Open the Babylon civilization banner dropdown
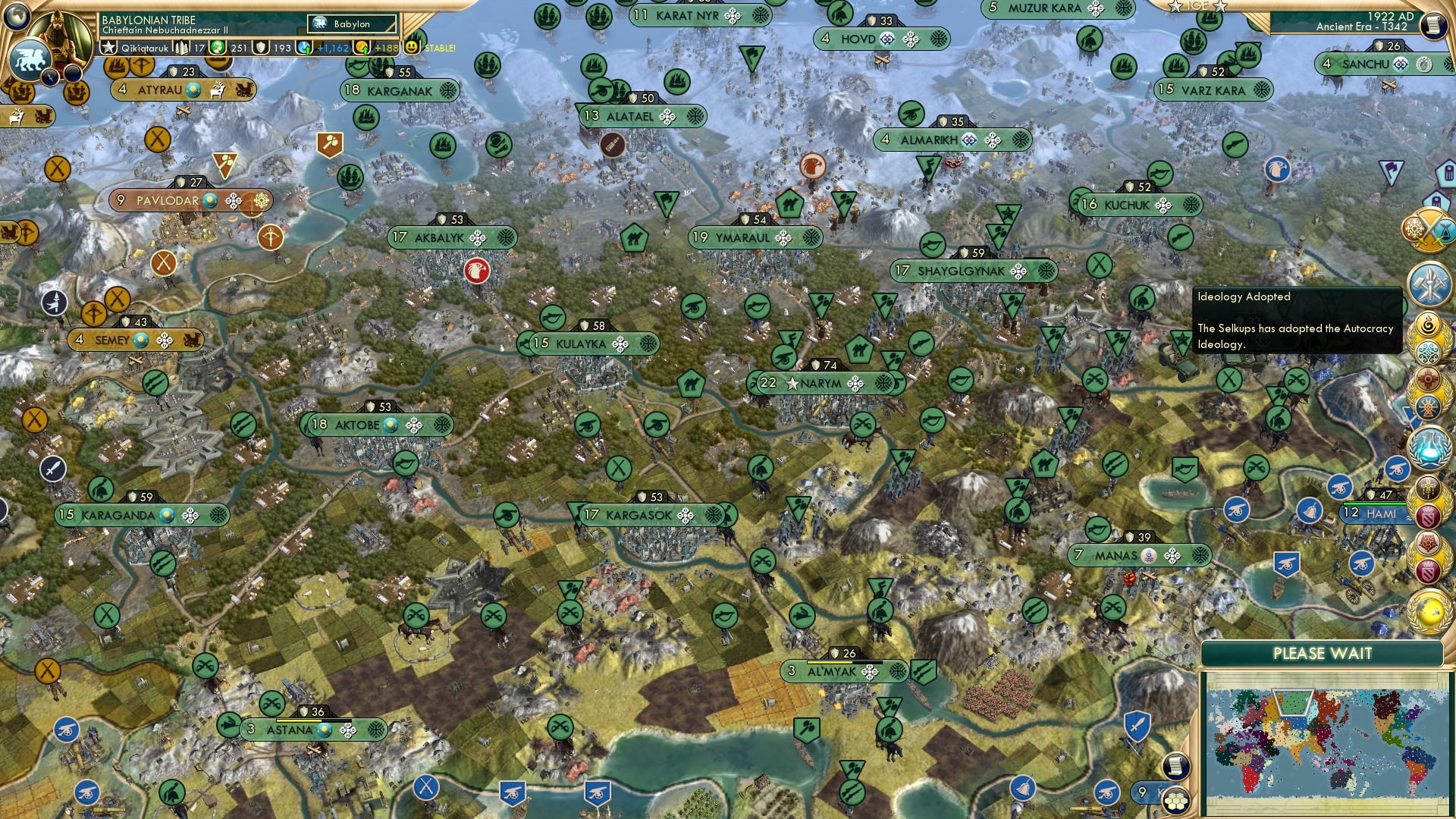1456x819 pixels. pyautogui.click(x=351, y=24)
